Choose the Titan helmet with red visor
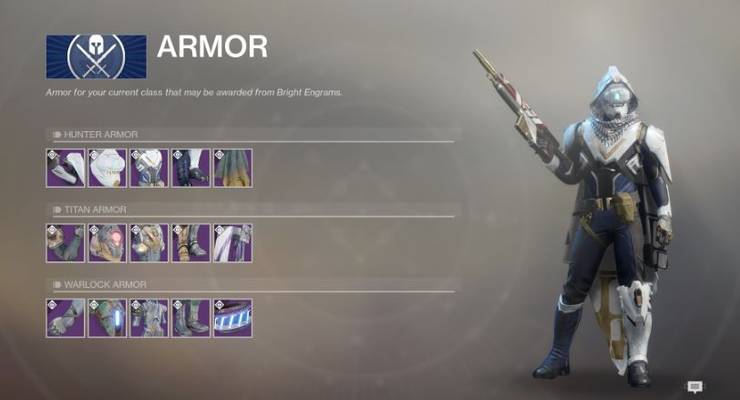The width and height of the screenshot is (740, 400). [107, 243]
